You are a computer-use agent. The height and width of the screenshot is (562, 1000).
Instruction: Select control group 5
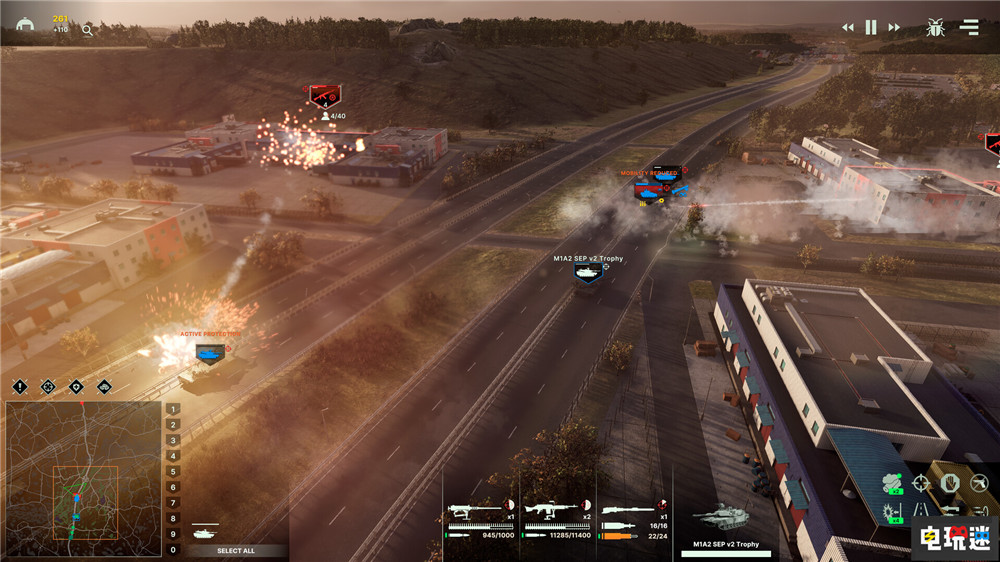(174, 471)
